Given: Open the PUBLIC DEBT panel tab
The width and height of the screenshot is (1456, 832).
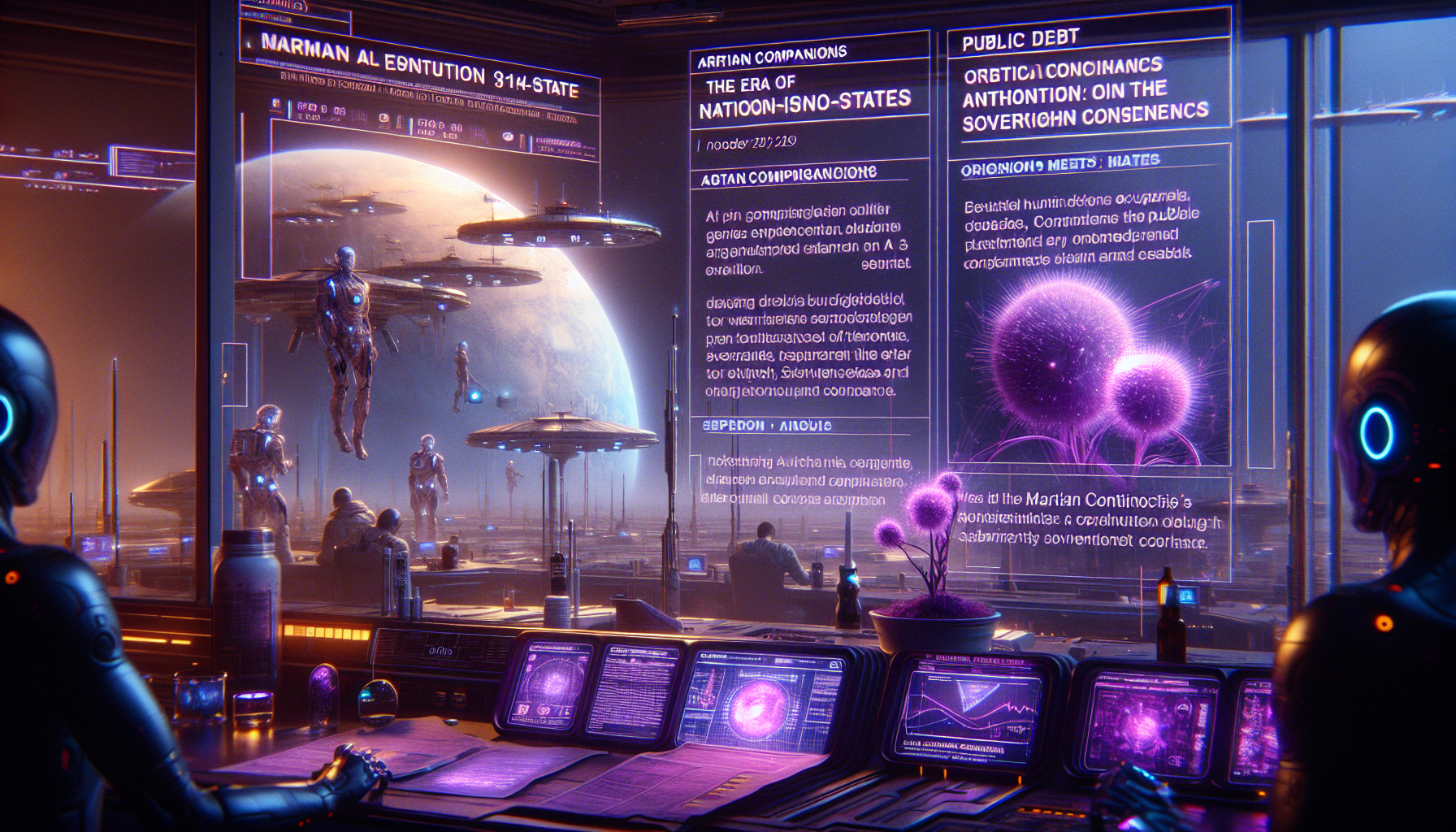Looking at the screenshot, I should (x=1020, y=40).
